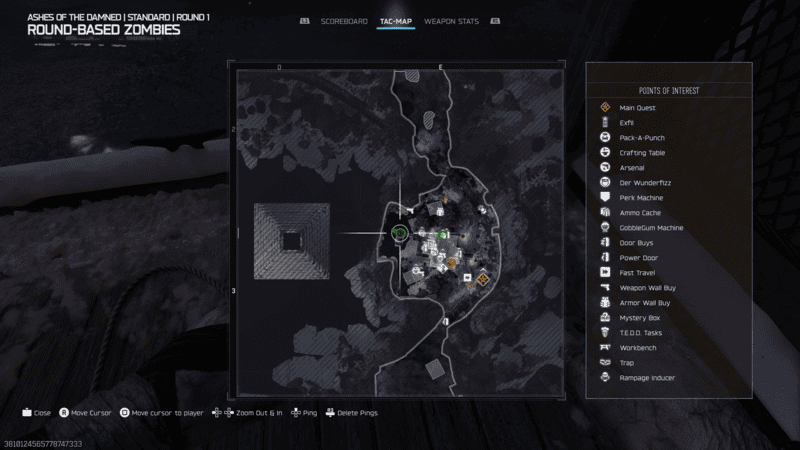The height and width of the screenshot is (450, 800).
Task: Select the Trap legend entry
Action: (627, 362)
